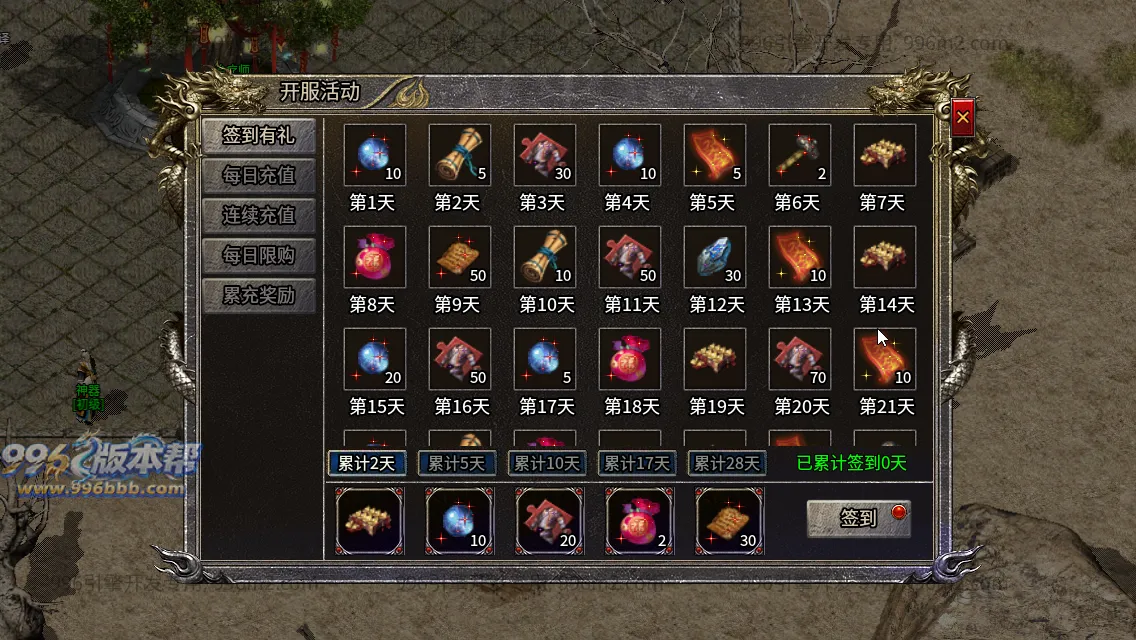
Task: Choose the 第7天 gold ingots reward
Action: [885, 155]
